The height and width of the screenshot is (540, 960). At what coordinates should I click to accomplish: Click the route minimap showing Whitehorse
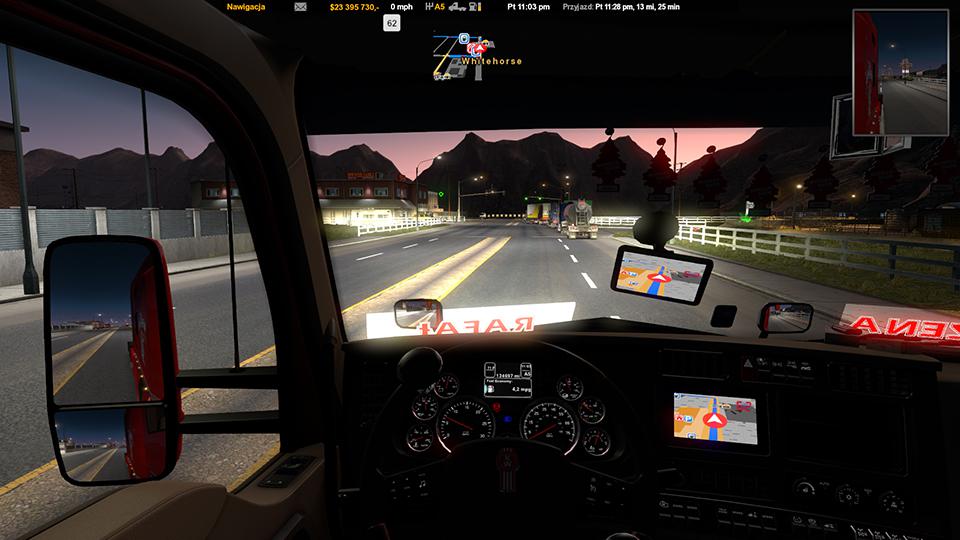tap(475, 55)
